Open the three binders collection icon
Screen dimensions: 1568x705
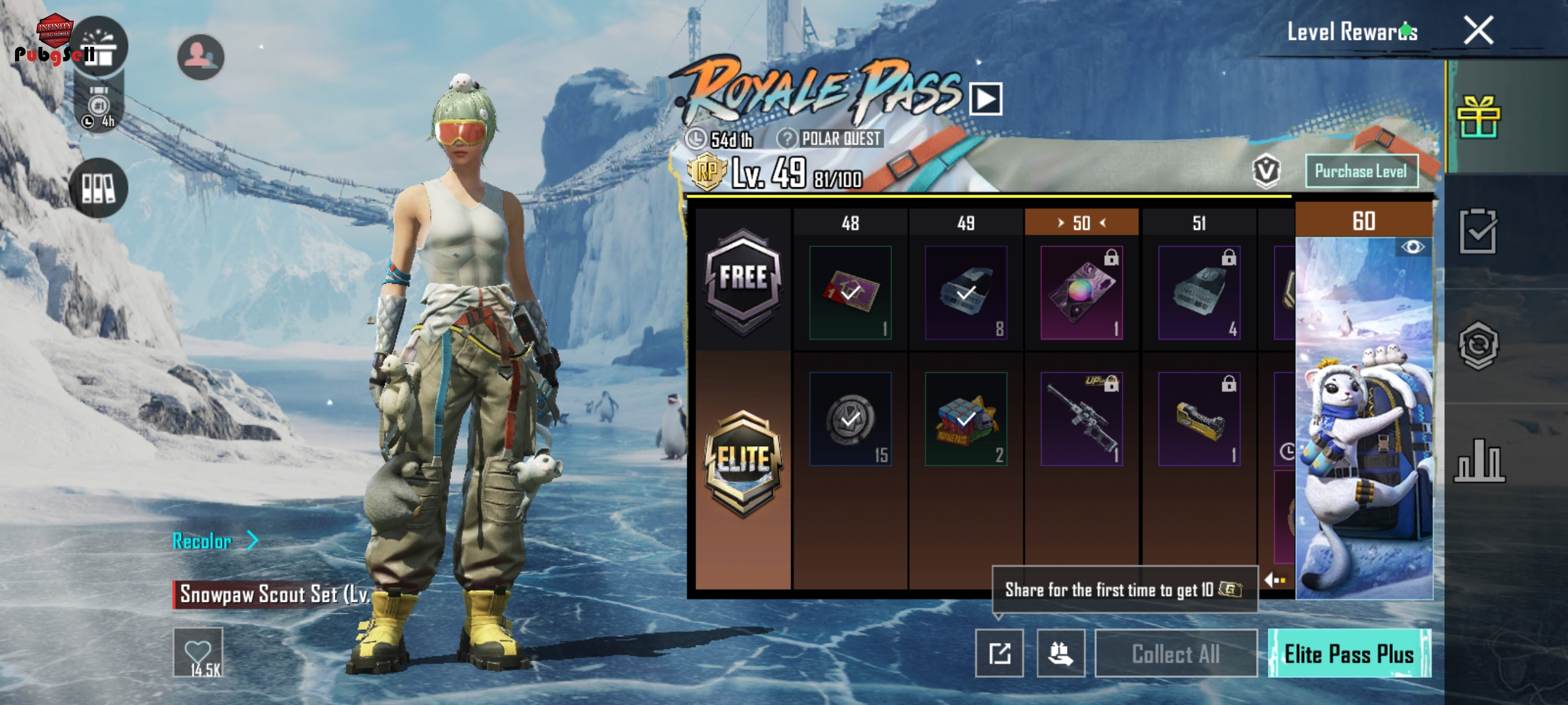(x=98, y=188)
